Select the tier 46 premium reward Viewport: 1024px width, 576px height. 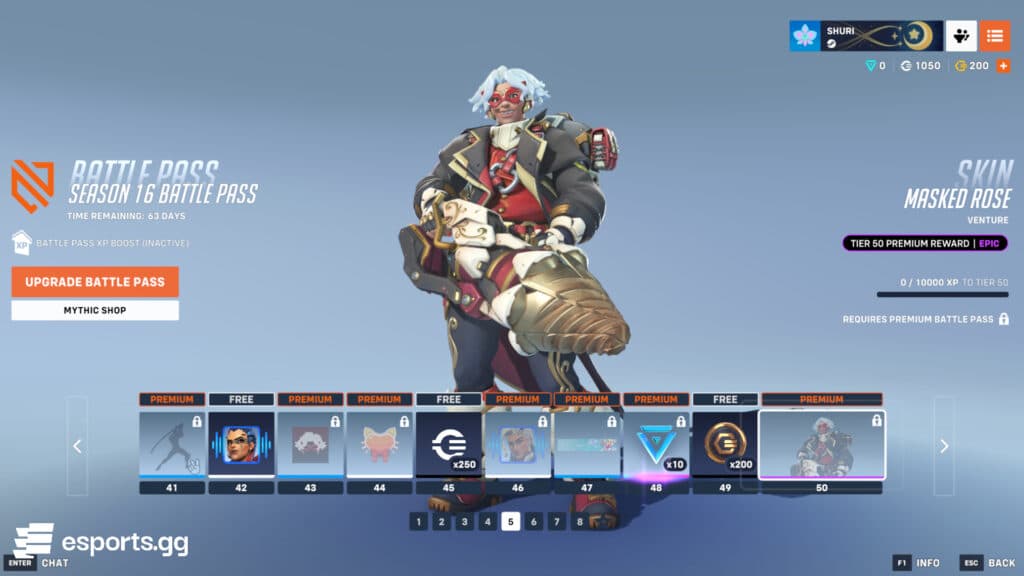pos(518,444)
